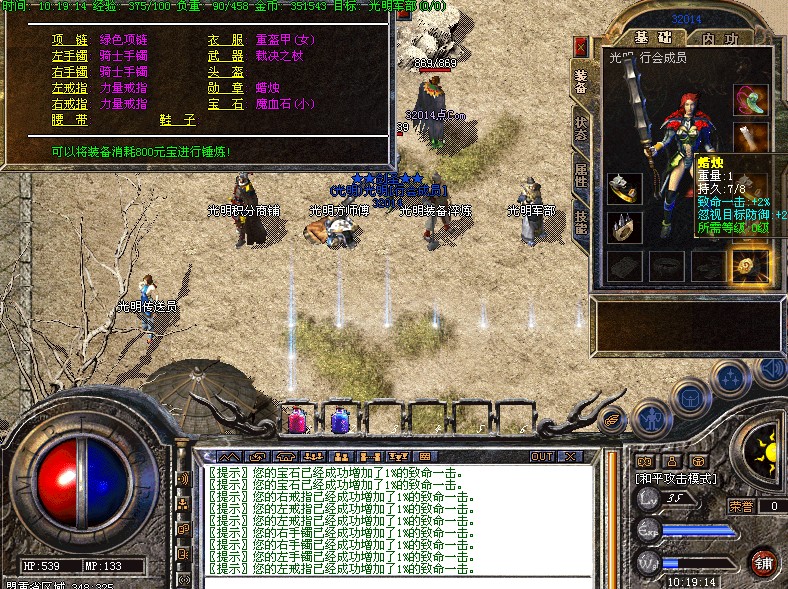
Task: Close the character equipment panel
Action: coord(581,47)
